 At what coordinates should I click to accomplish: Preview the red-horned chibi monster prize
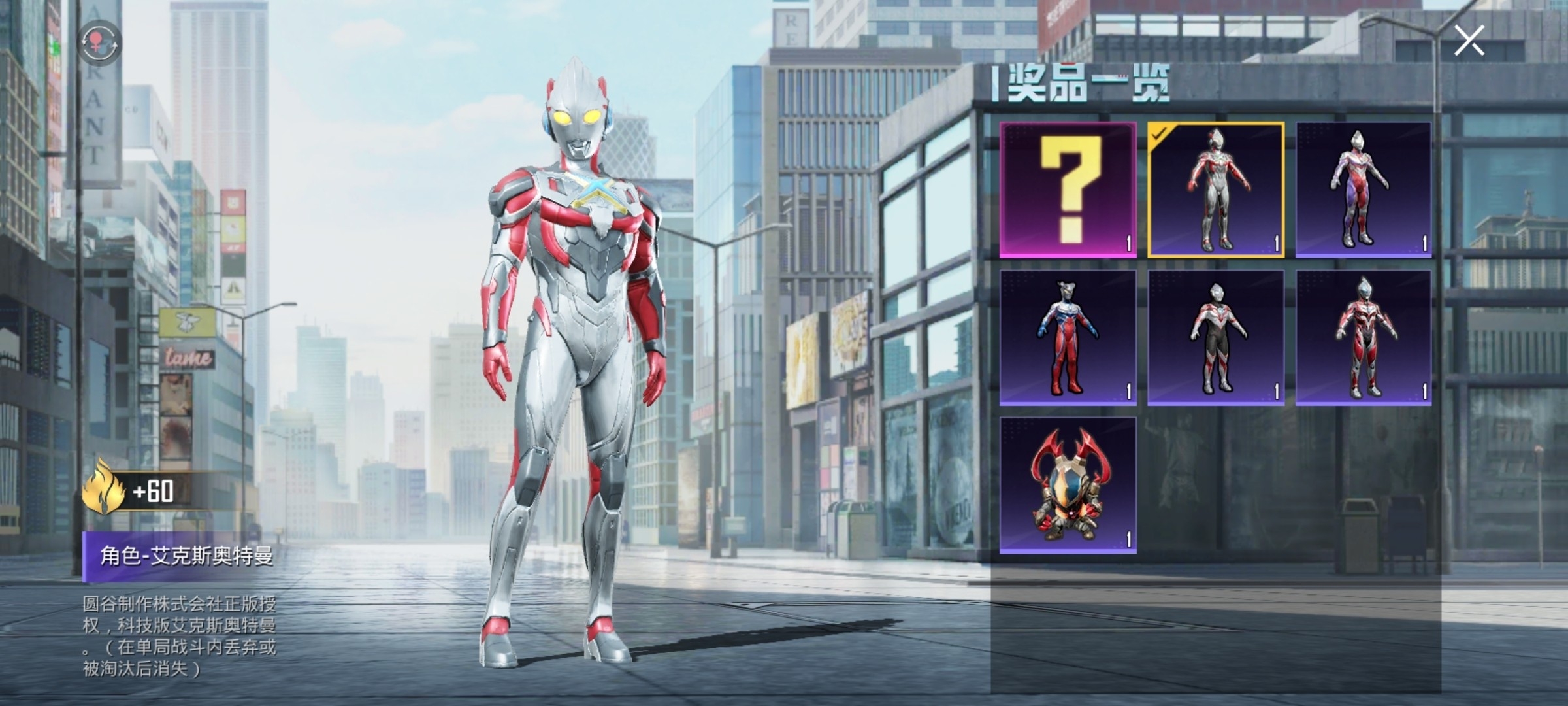[1068, 486]
